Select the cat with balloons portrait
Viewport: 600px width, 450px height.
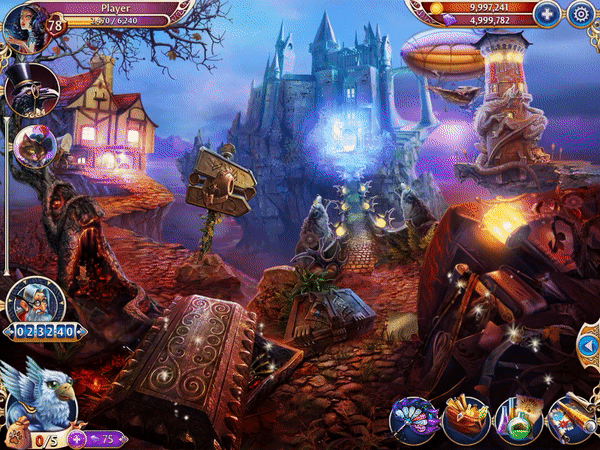click(x=37, y=147)
